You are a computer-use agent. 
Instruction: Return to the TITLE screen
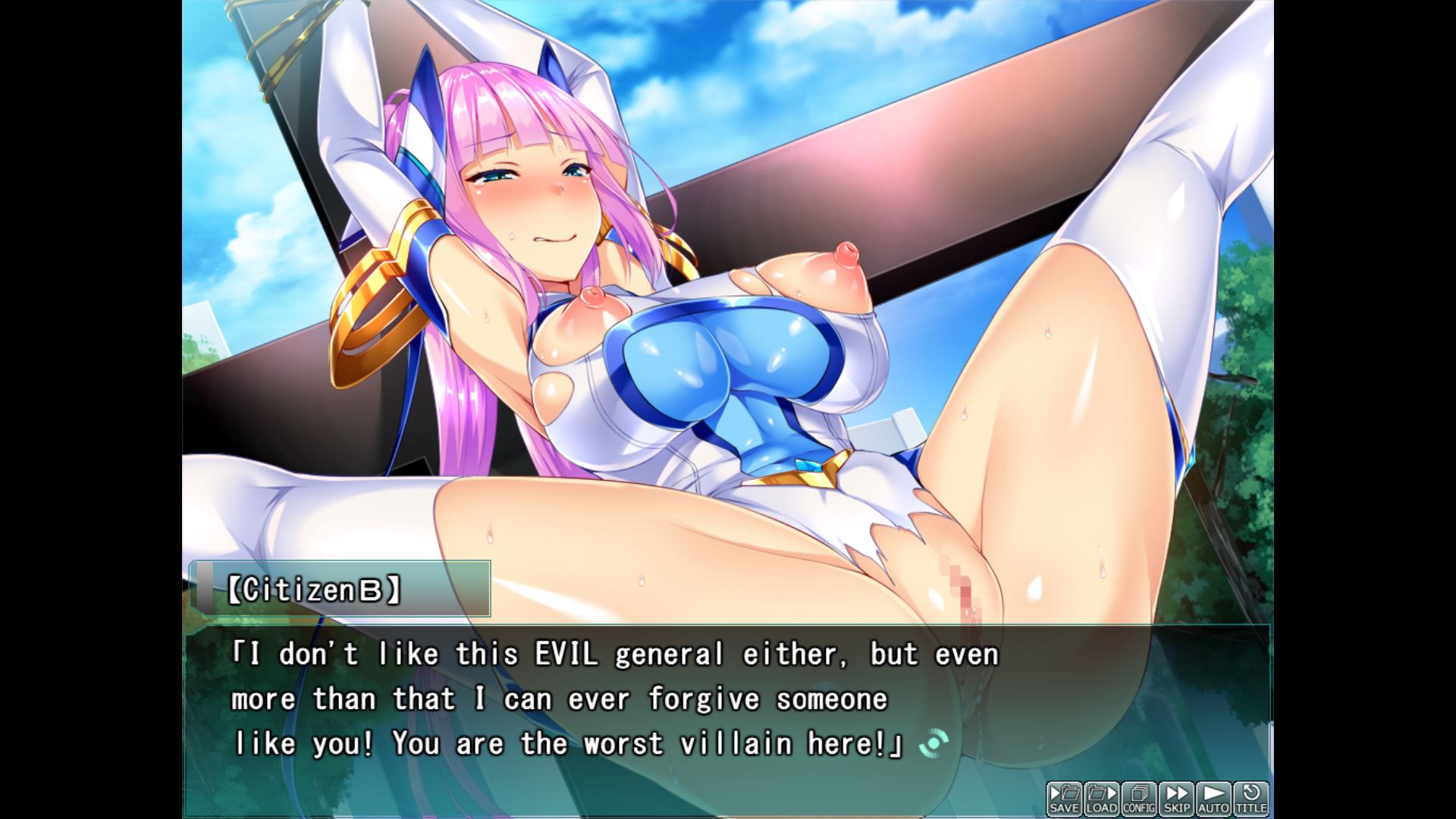pyautogui.click(x=1250, y=799)
